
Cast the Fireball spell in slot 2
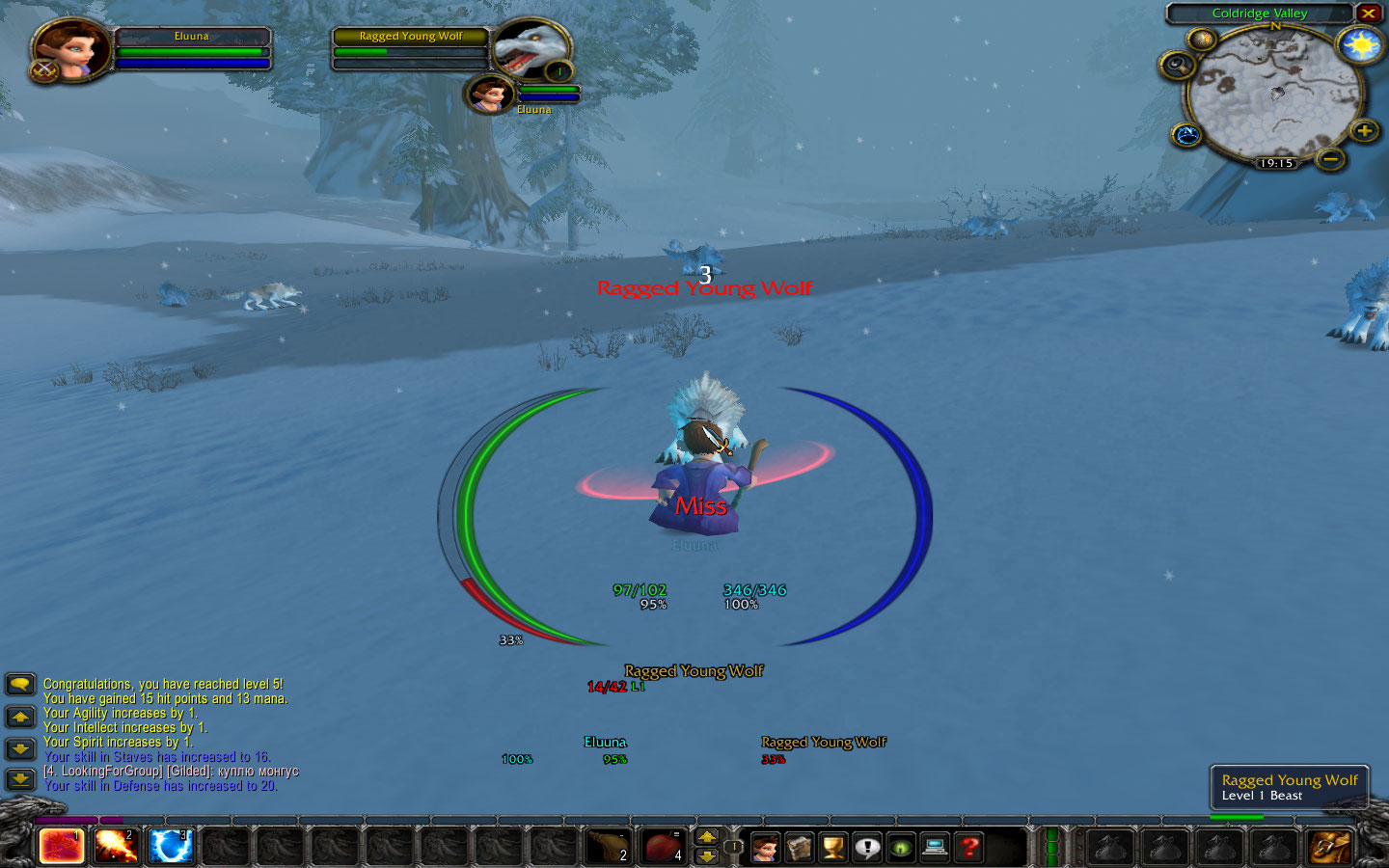pyautogui.click(x=116, y=847)
